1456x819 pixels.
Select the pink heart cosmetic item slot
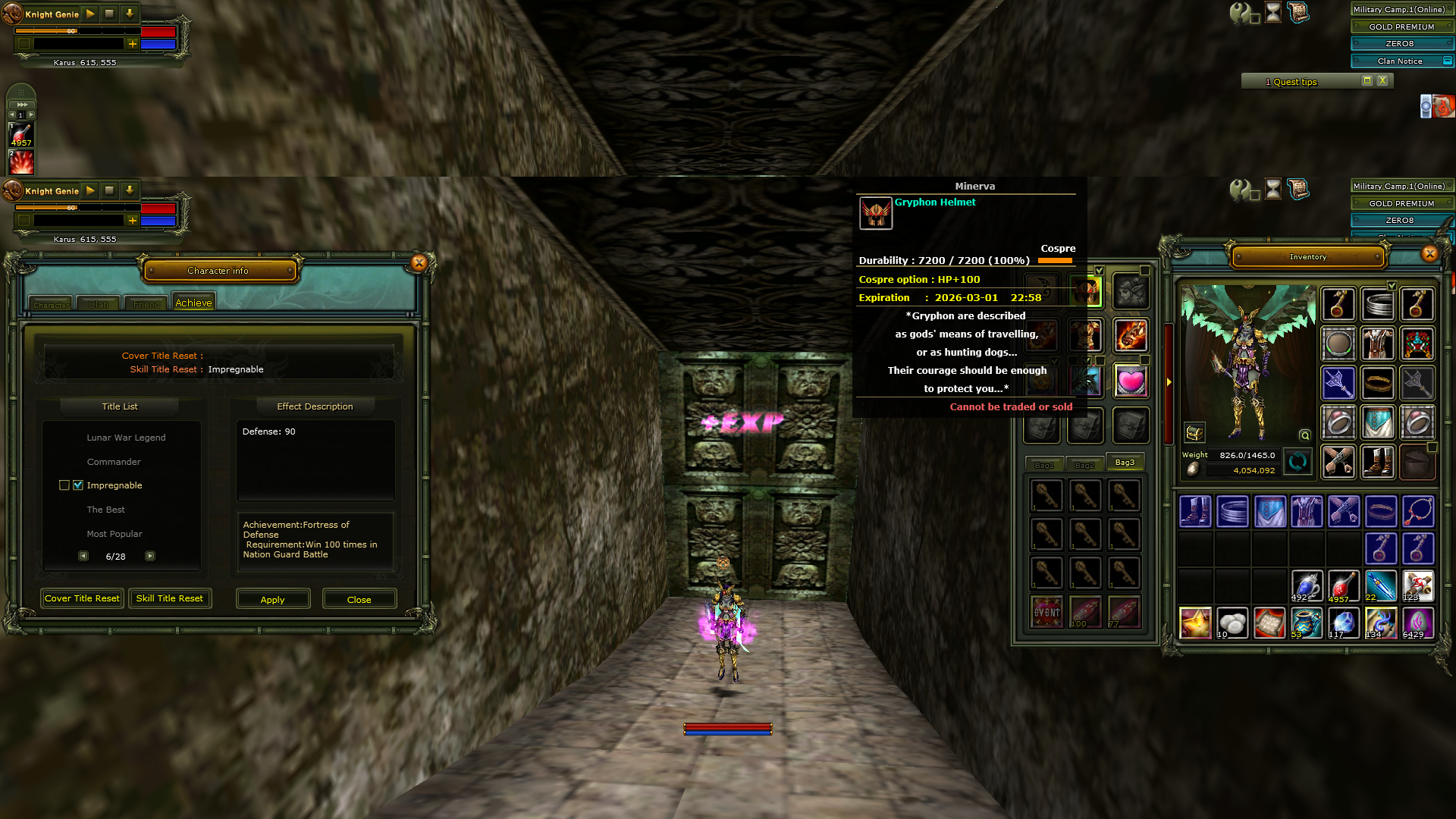pyautogui.click(x=1132, y=381)
